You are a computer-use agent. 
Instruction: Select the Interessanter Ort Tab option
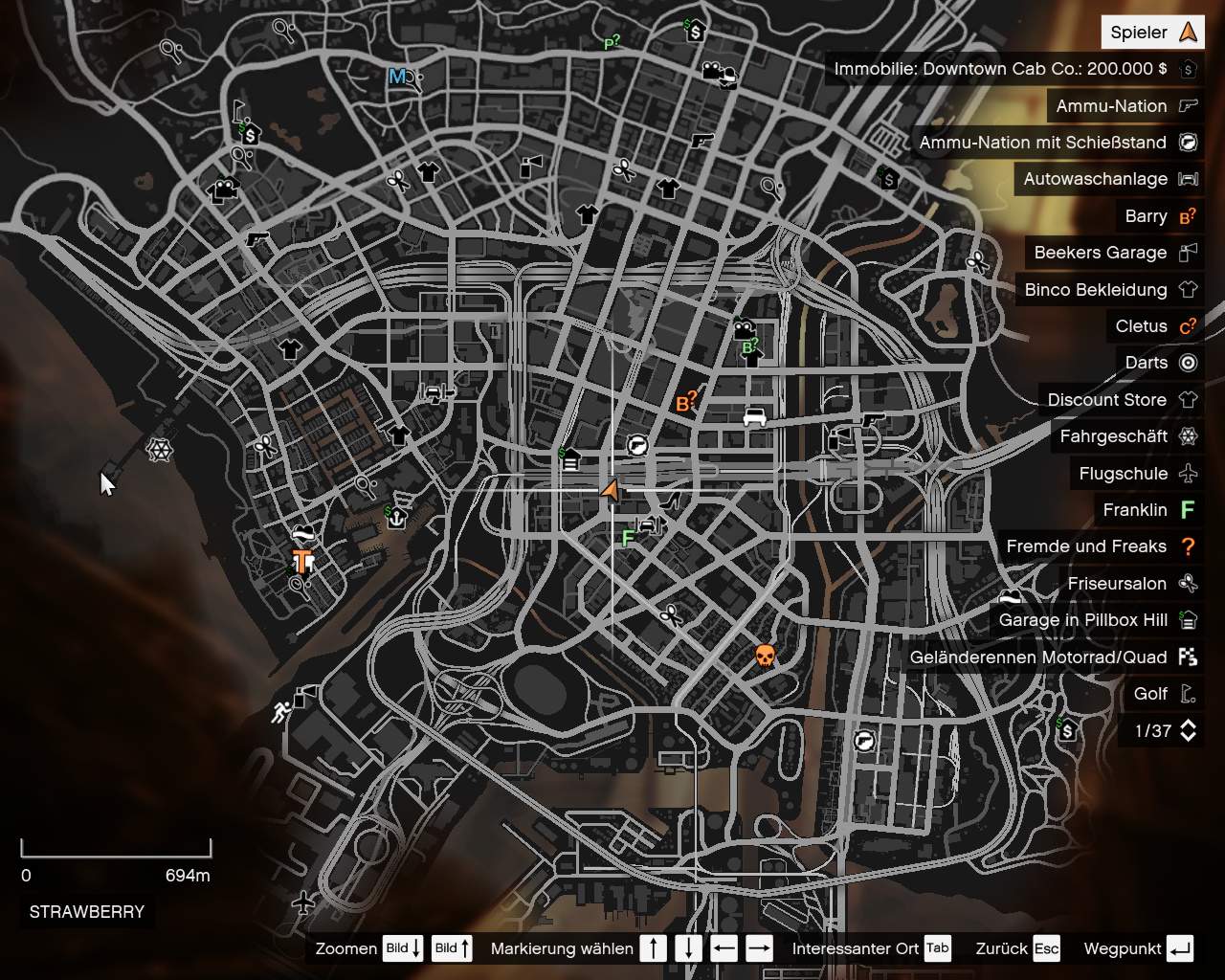pyautogui.click(x=936, y=948)
